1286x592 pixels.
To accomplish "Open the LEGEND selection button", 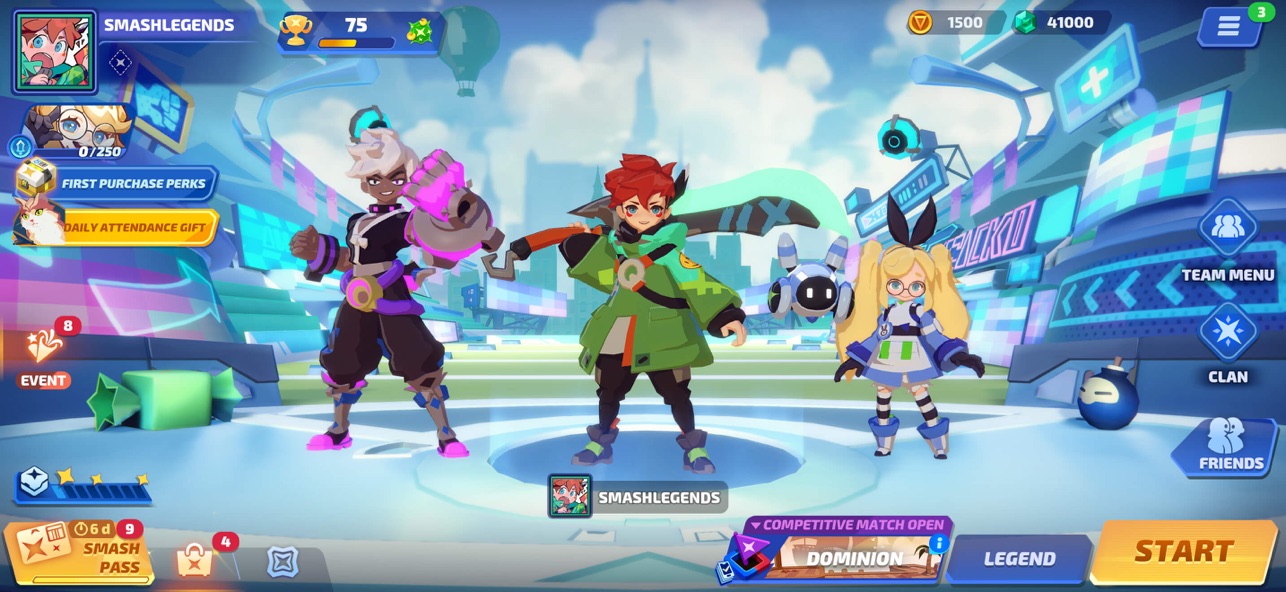I will pos(1019,559).
